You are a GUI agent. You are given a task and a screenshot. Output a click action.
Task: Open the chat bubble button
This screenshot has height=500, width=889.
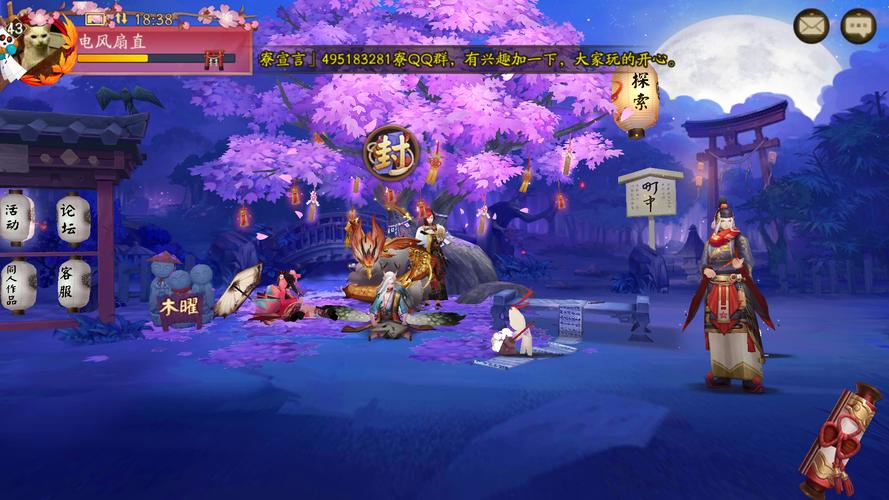pos(858,26)
